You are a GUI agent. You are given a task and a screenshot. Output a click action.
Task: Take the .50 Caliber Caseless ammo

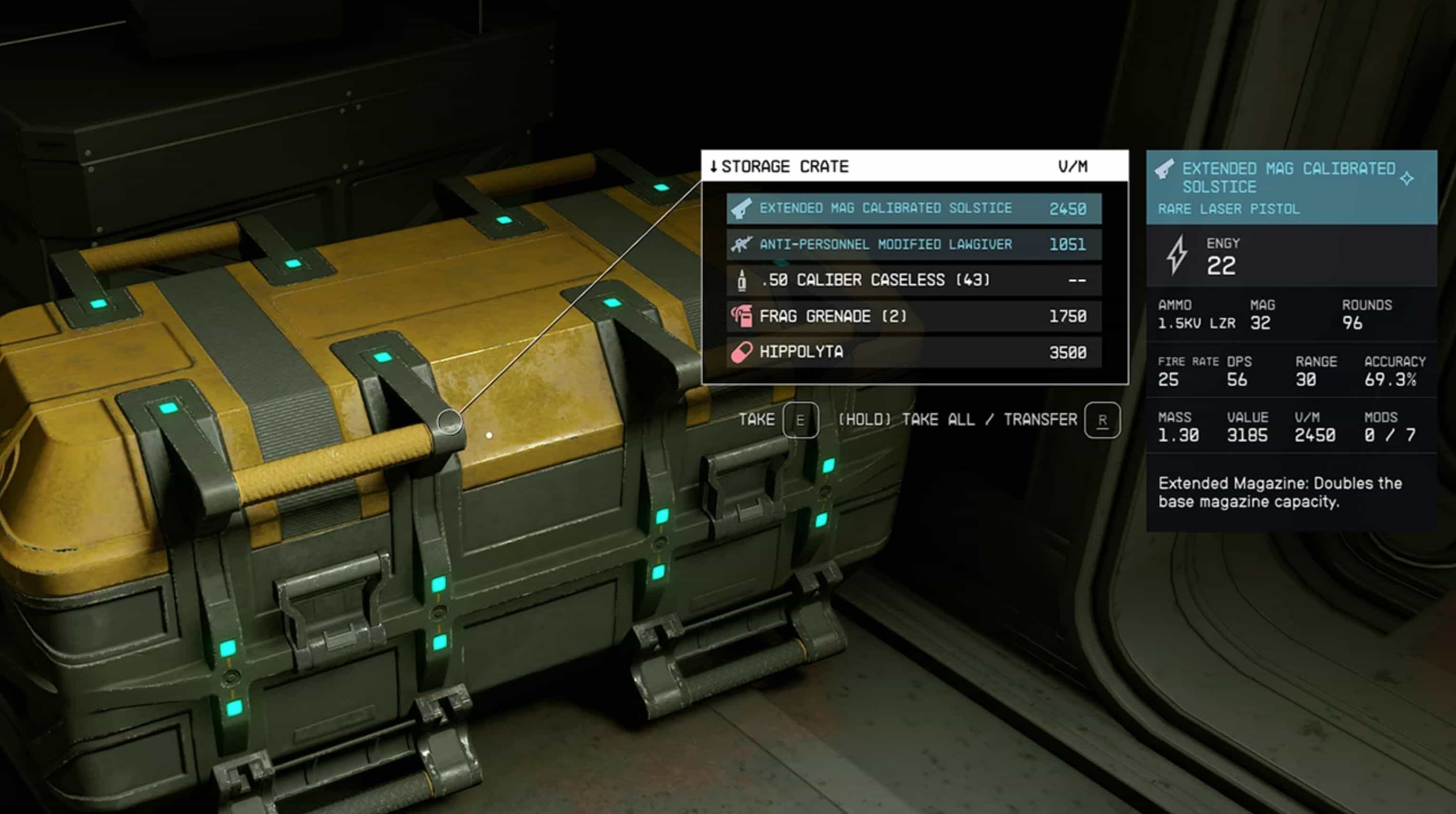tap(914, 280)
